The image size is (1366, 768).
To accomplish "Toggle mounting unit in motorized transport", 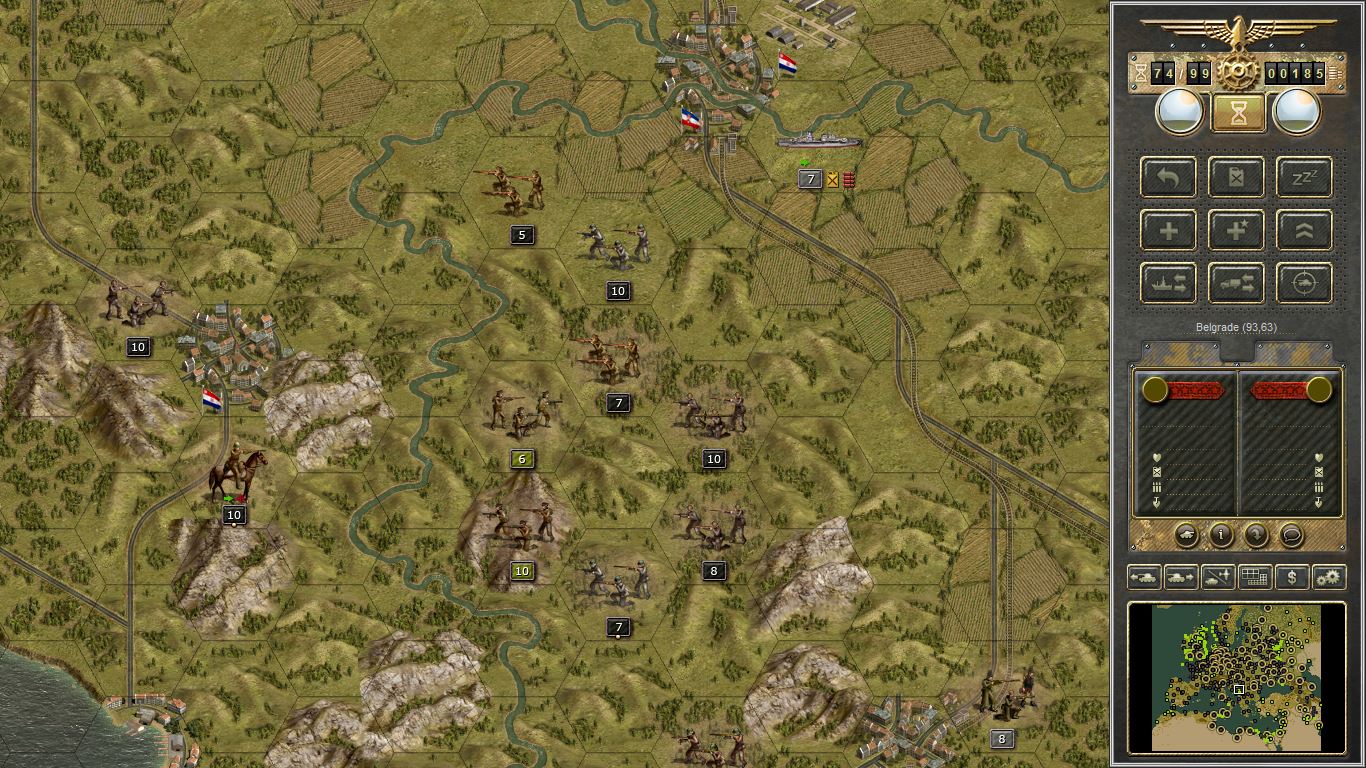I will coord(1236,283).
